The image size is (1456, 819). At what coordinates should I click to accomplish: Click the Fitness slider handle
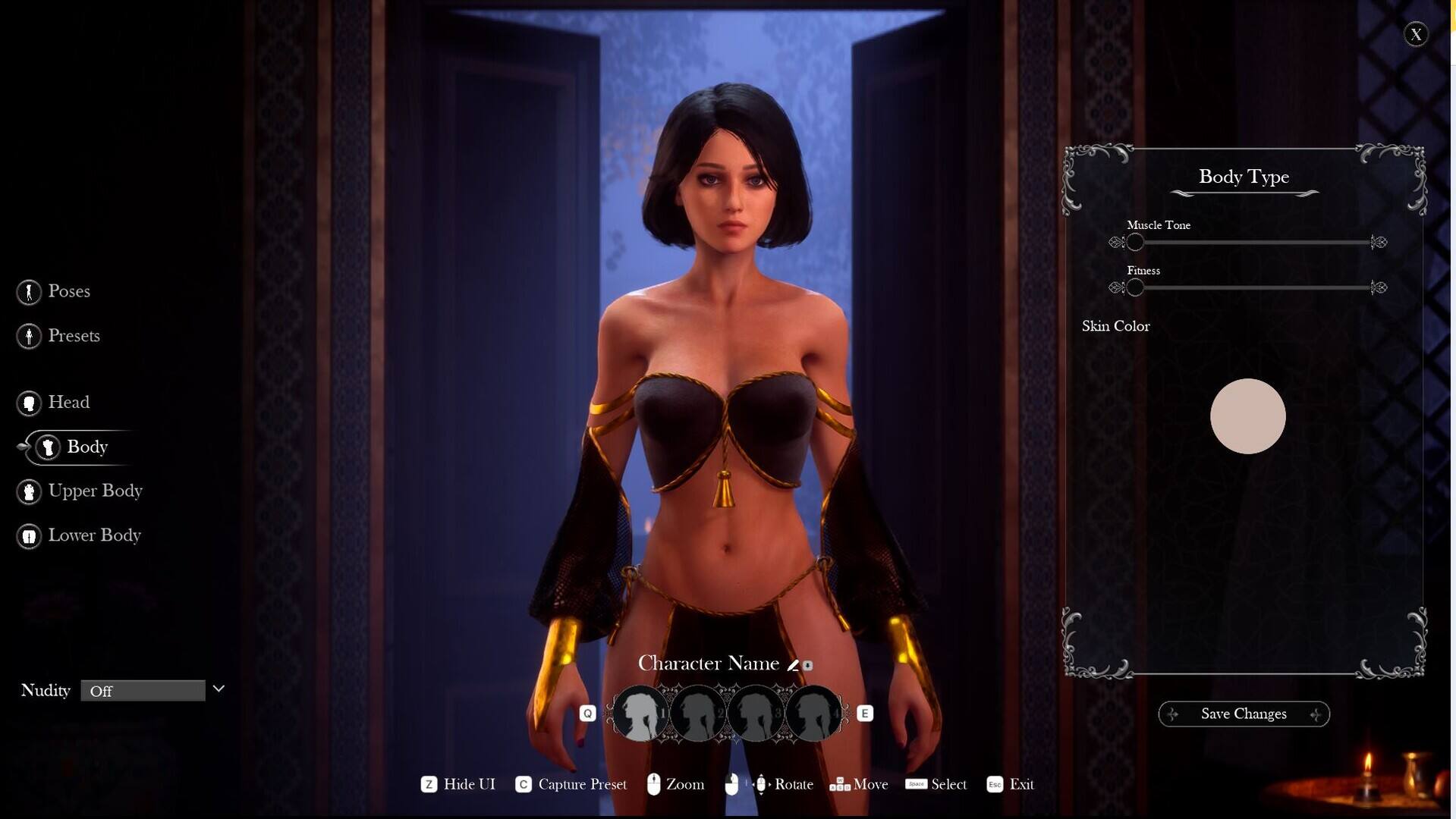pos(1135,288)
